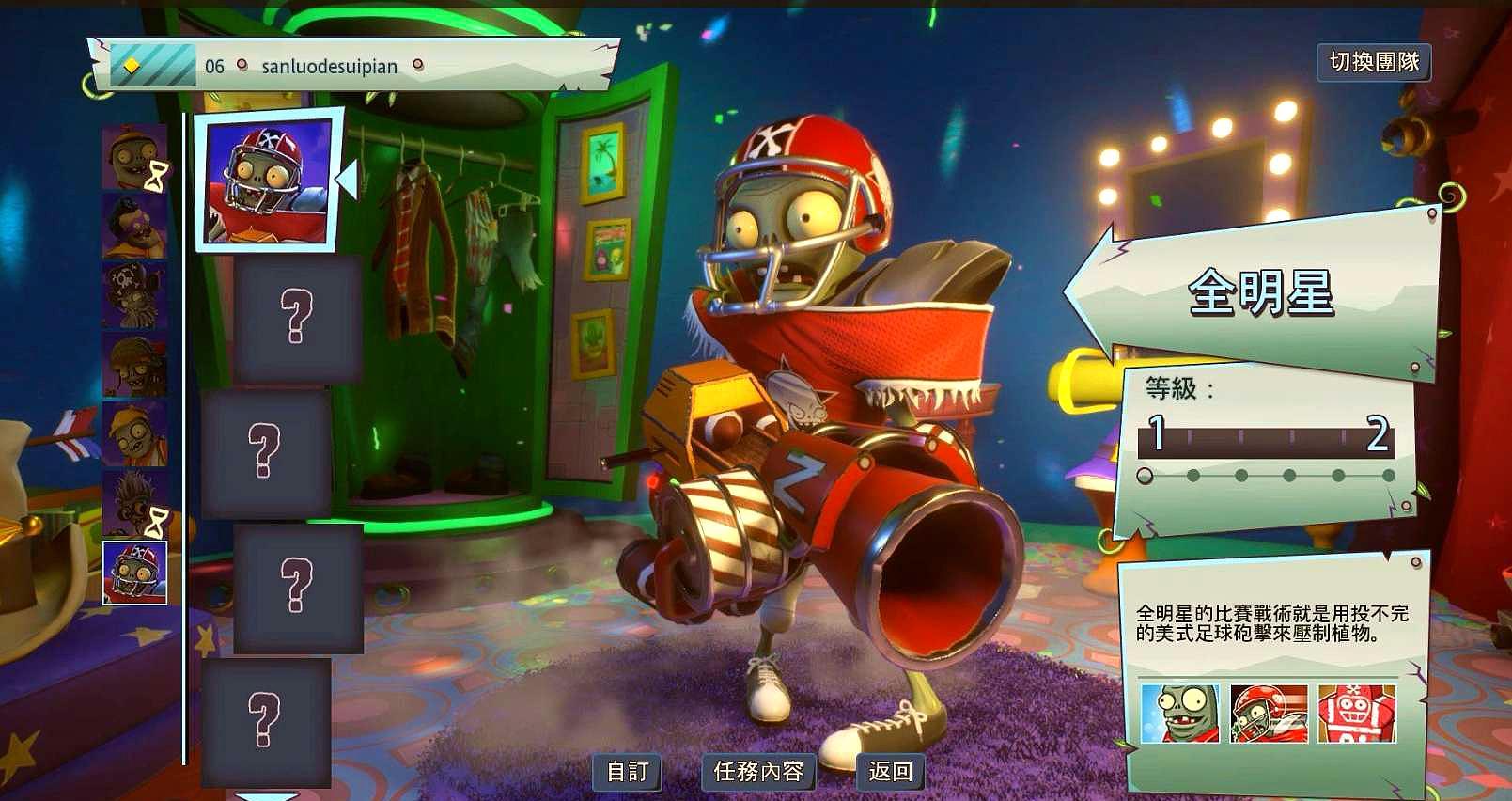Select the All-Star variant tile with red helmet
The height and width of the screenshot is (801, 1512).
pos(268,182)
